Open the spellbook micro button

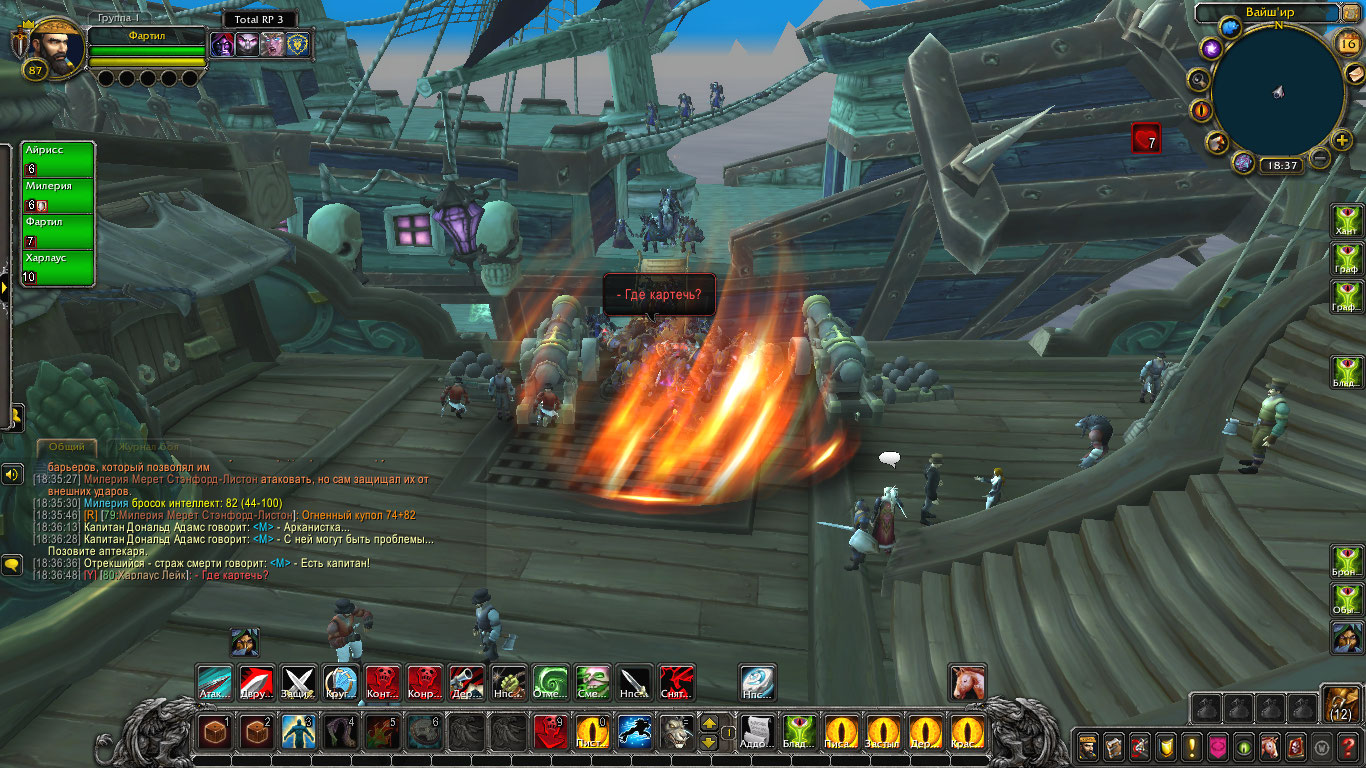pos(1113,746)
